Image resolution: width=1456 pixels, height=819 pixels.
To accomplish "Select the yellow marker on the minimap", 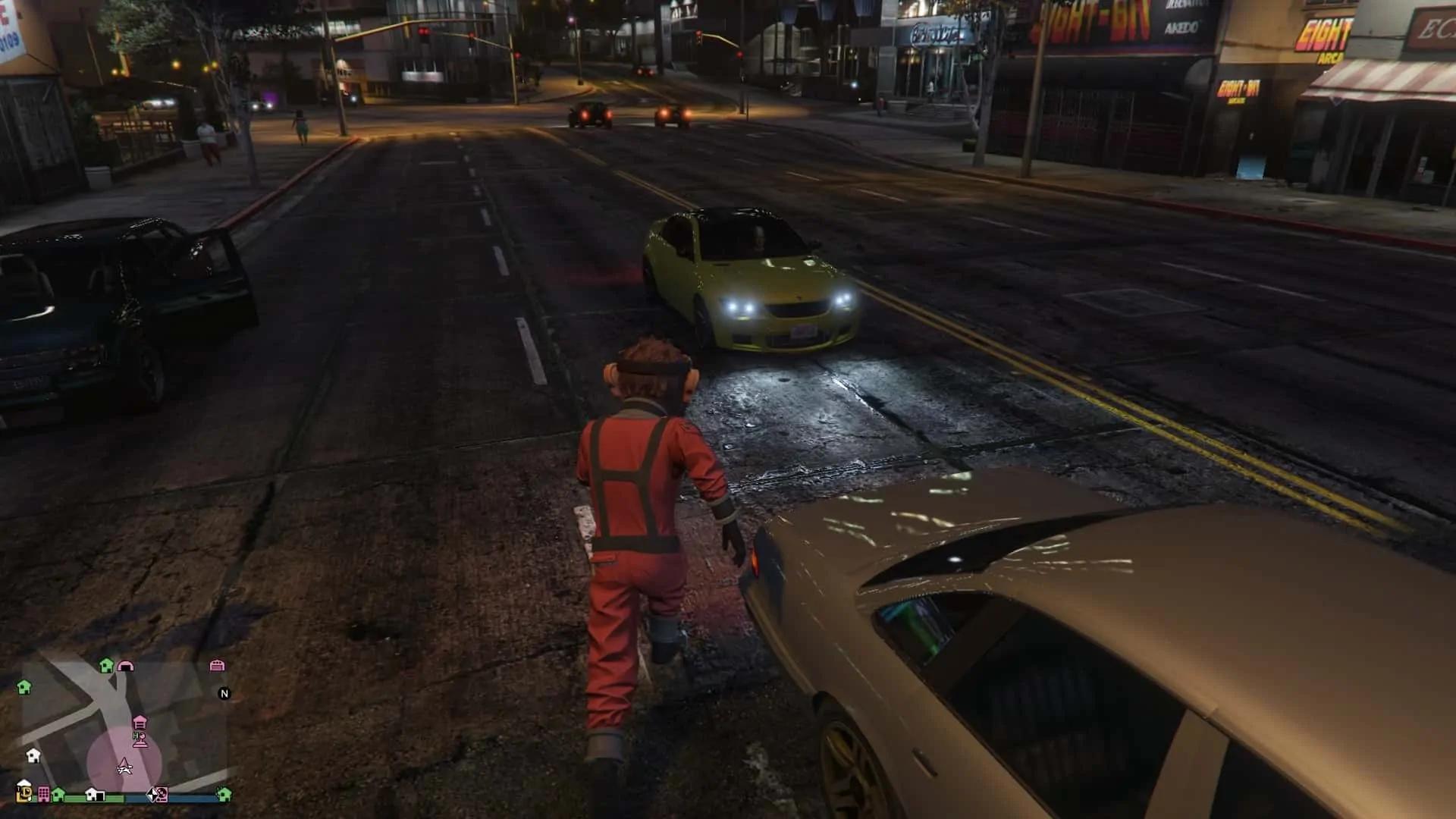I will click(x=24, y=794).
